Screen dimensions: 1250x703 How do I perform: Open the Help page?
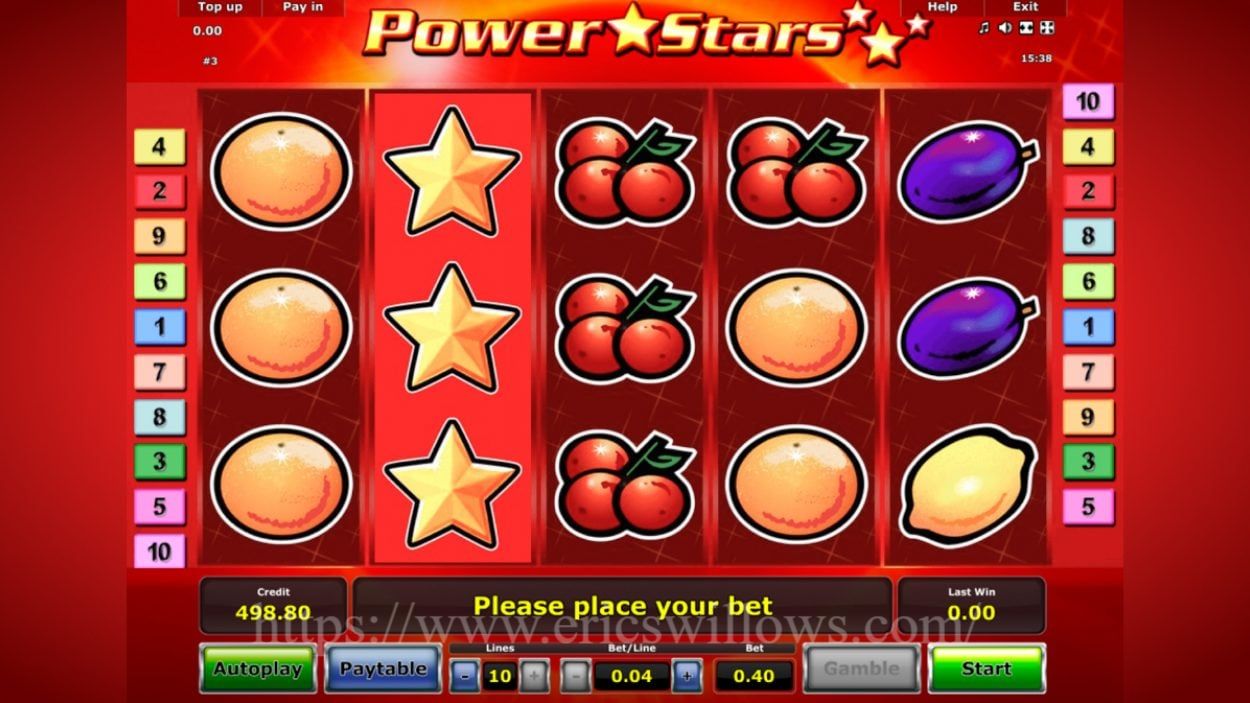(942, 7)
